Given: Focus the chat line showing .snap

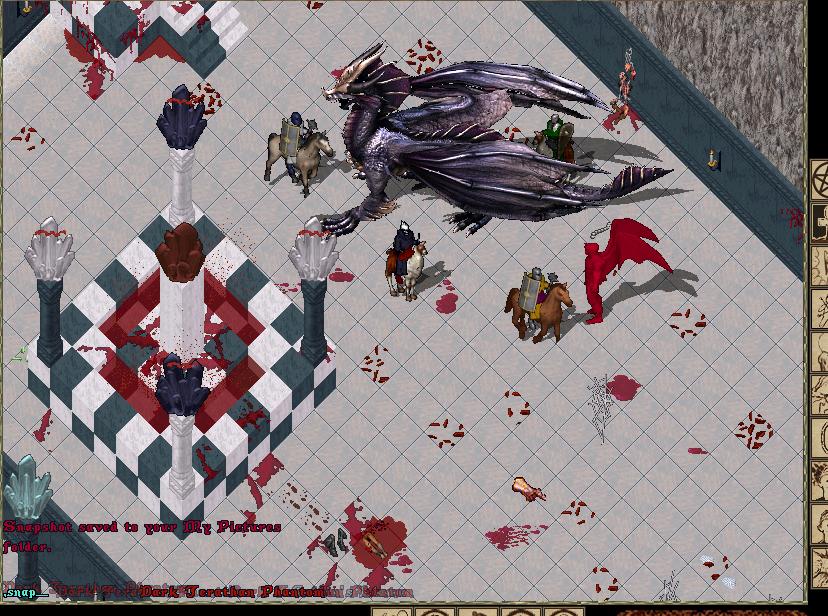Looking at the screenshot, I should point(25,593).
